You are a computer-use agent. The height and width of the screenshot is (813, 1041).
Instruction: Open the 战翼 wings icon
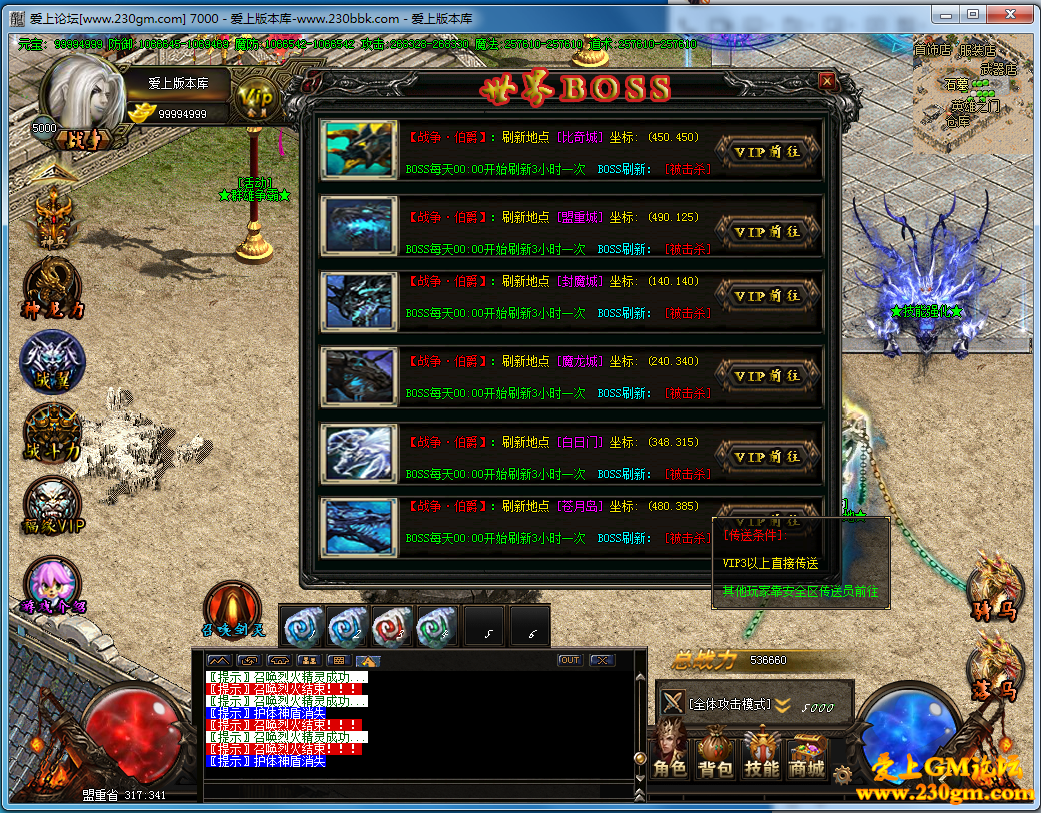click(x=53, y=363)
